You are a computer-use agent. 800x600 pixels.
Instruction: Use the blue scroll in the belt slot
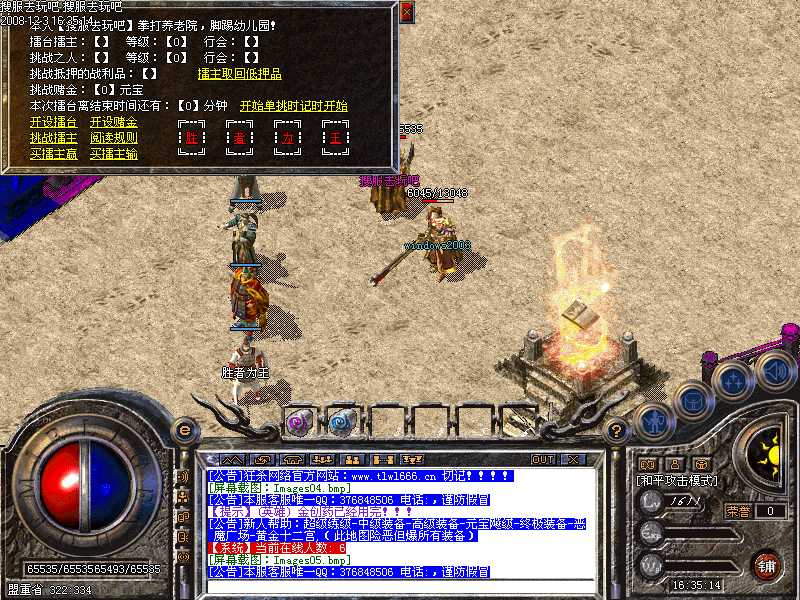[342, 420]
